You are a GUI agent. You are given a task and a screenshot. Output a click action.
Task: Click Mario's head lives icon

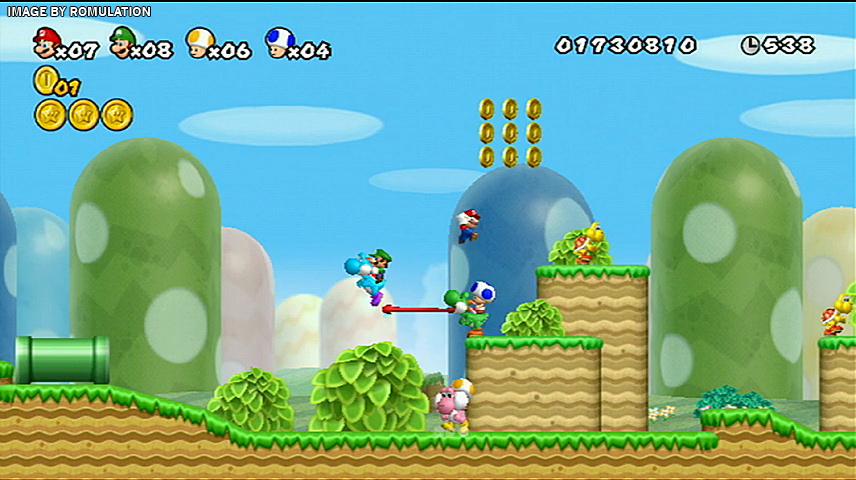[45, 43]
